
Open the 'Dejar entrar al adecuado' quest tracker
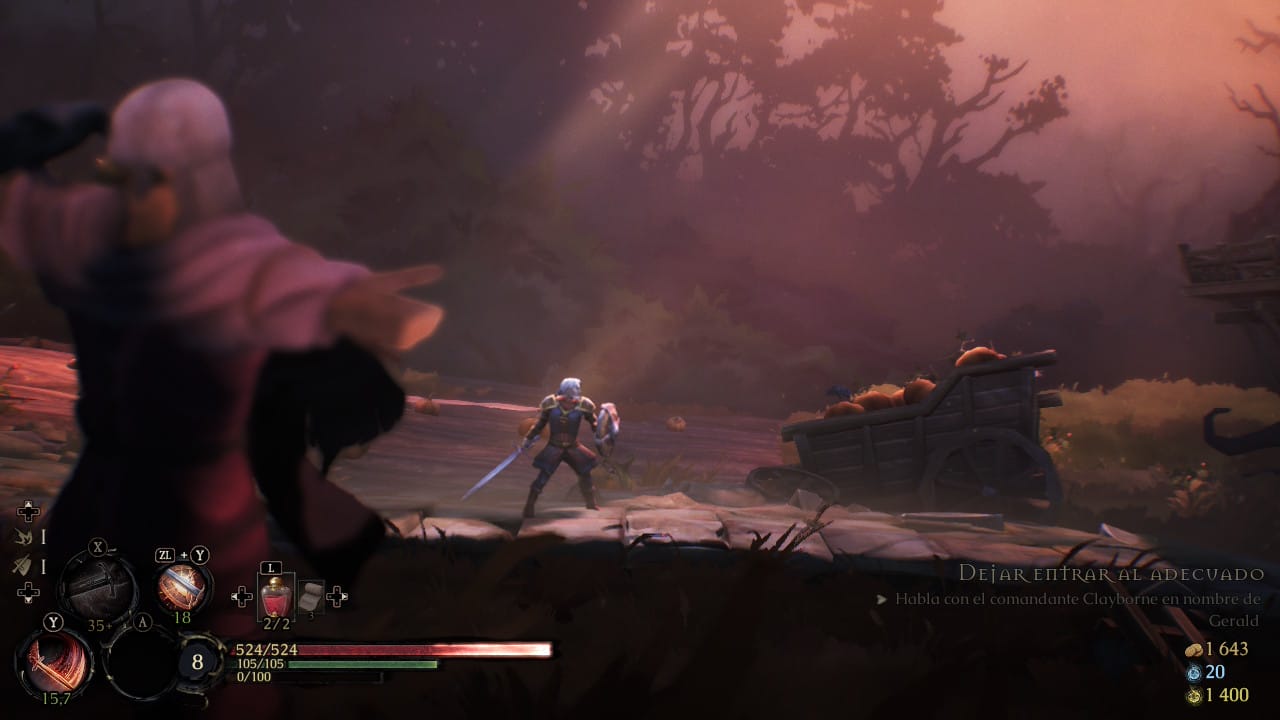coord(1111,574)
